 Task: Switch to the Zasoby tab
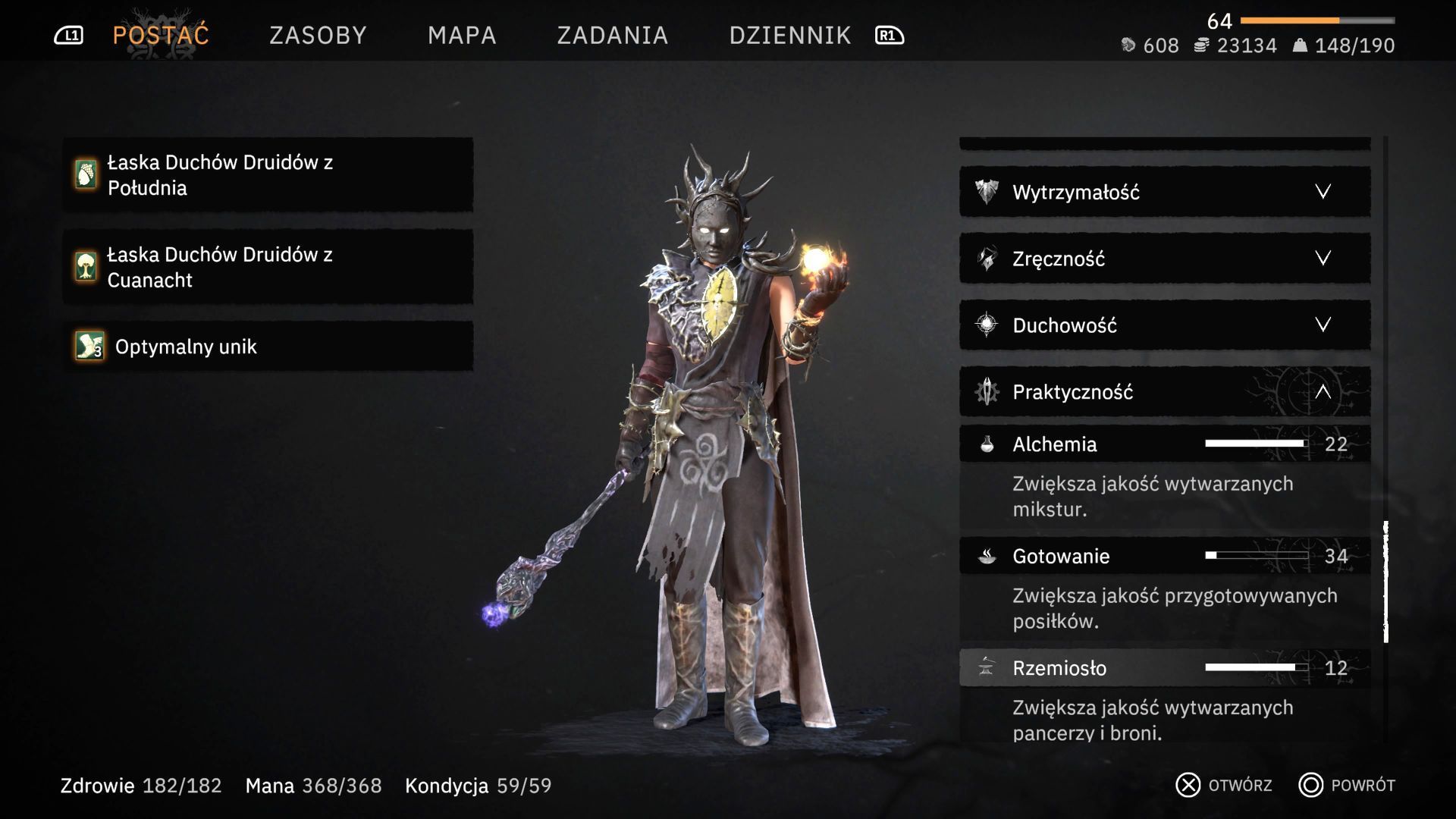pos(318,36)
